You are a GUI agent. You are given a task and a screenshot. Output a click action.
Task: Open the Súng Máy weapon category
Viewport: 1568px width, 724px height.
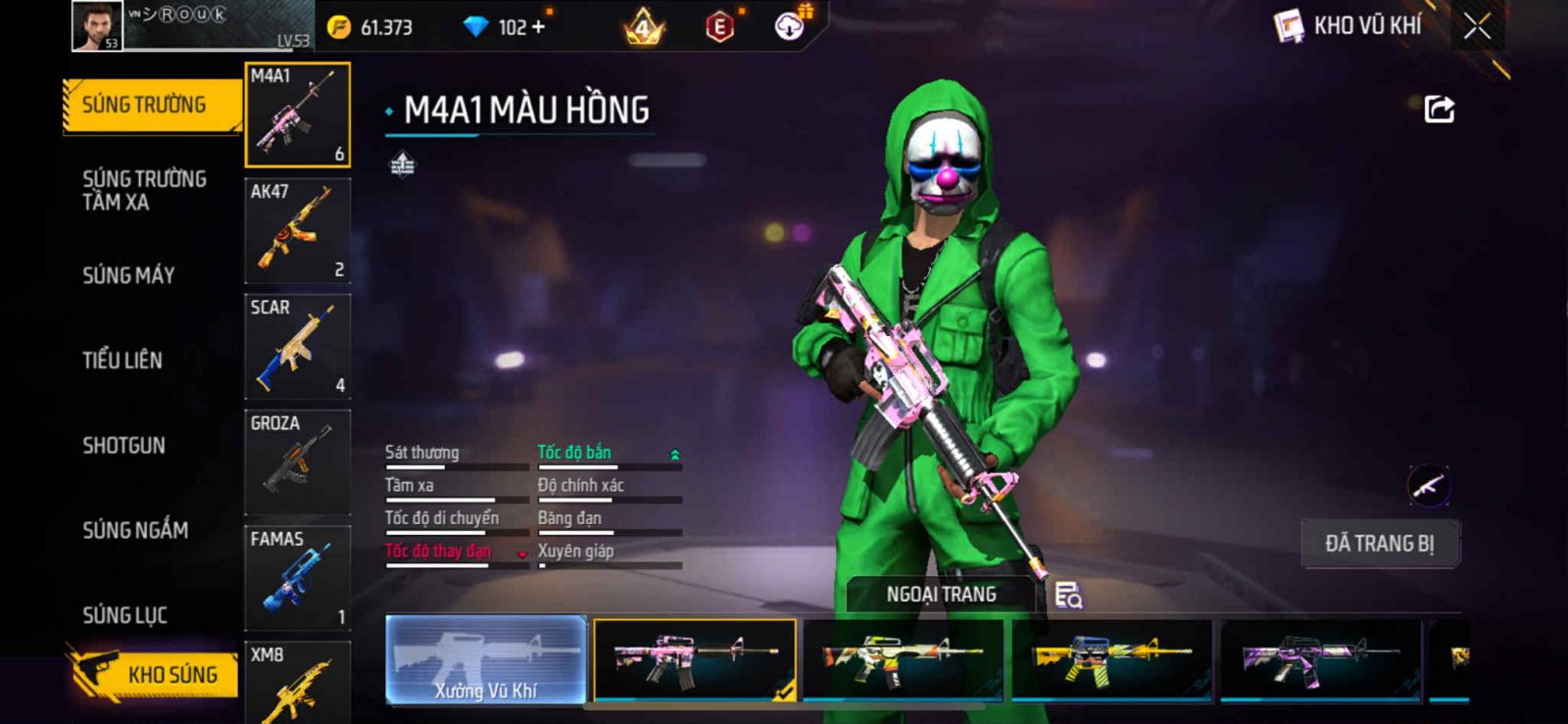point(128,275)
